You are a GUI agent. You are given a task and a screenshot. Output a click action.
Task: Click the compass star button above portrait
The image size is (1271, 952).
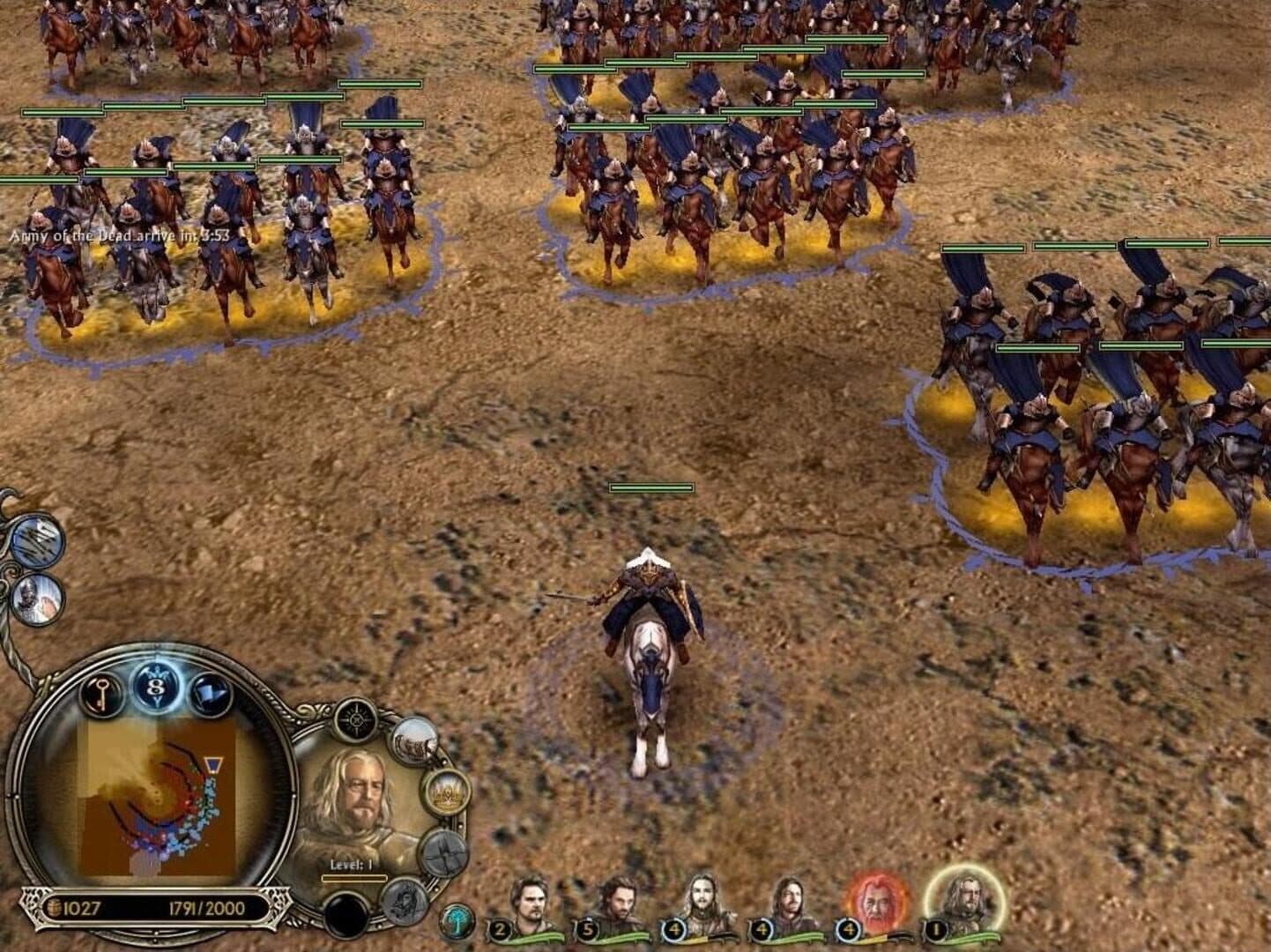click(357, 720)
